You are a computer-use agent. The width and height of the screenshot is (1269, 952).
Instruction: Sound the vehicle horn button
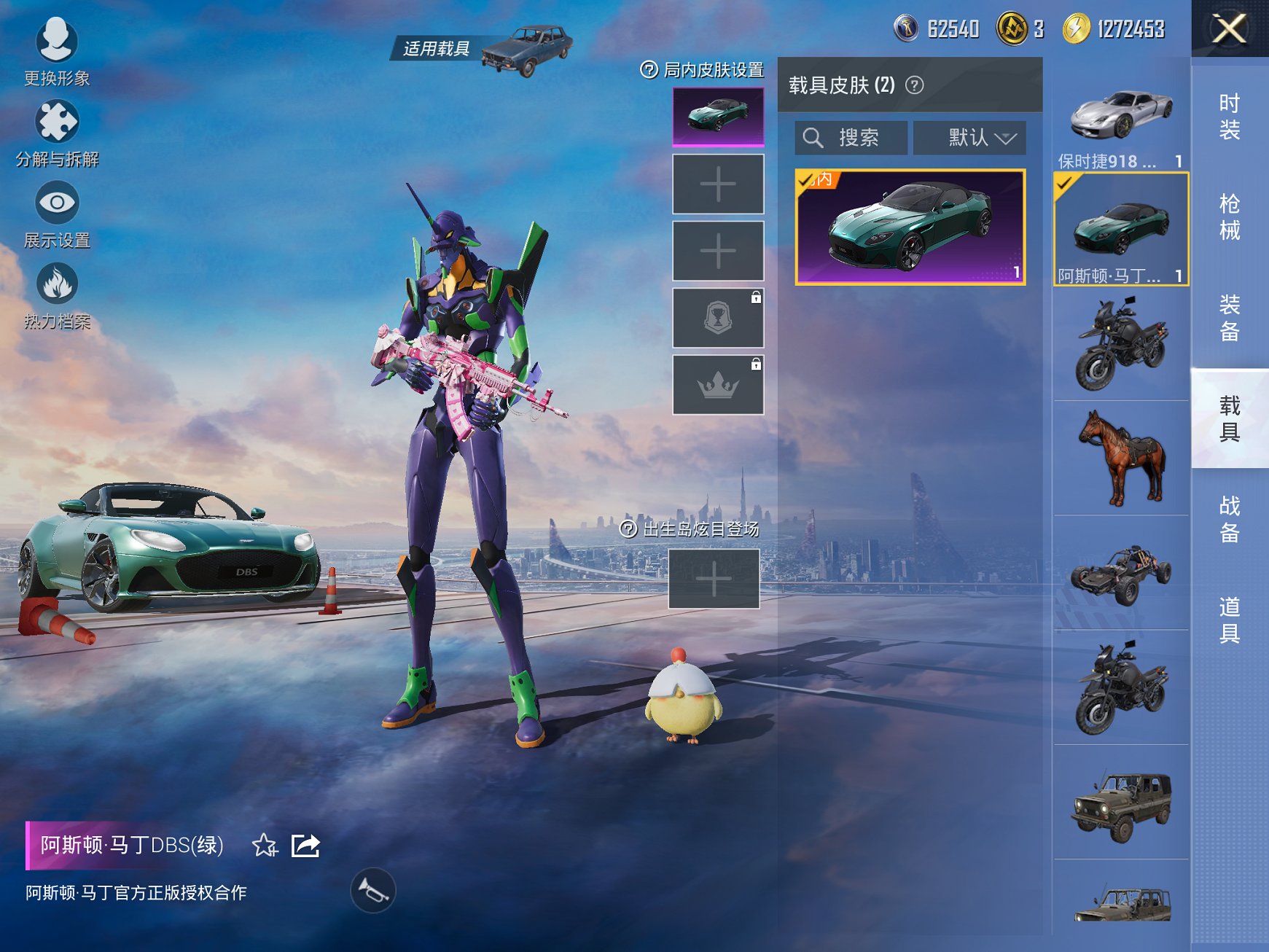pyautogui.click(x=373, y=890)
